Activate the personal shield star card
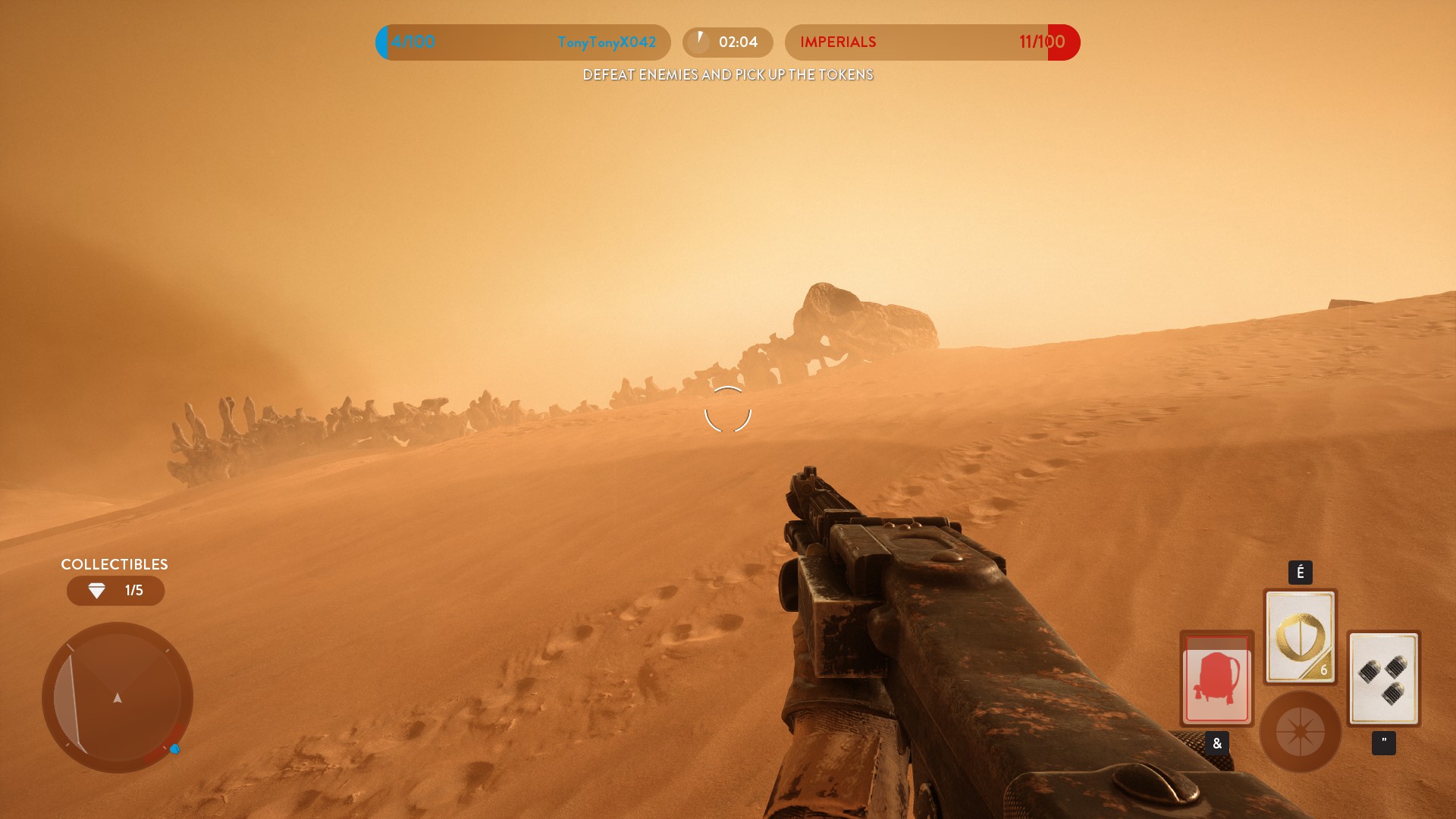 click(1300, 637)
